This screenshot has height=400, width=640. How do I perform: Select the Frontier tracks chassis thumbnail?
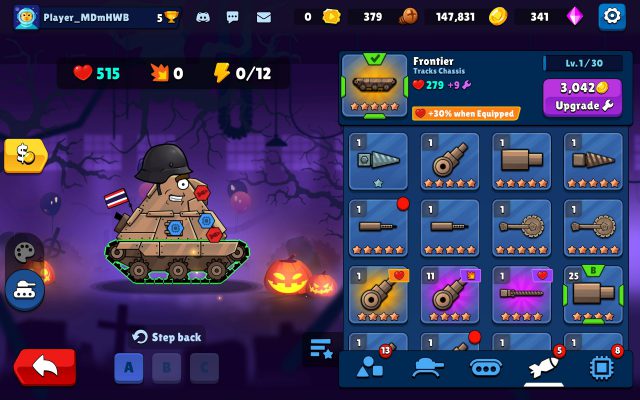(x=374, y=84)
